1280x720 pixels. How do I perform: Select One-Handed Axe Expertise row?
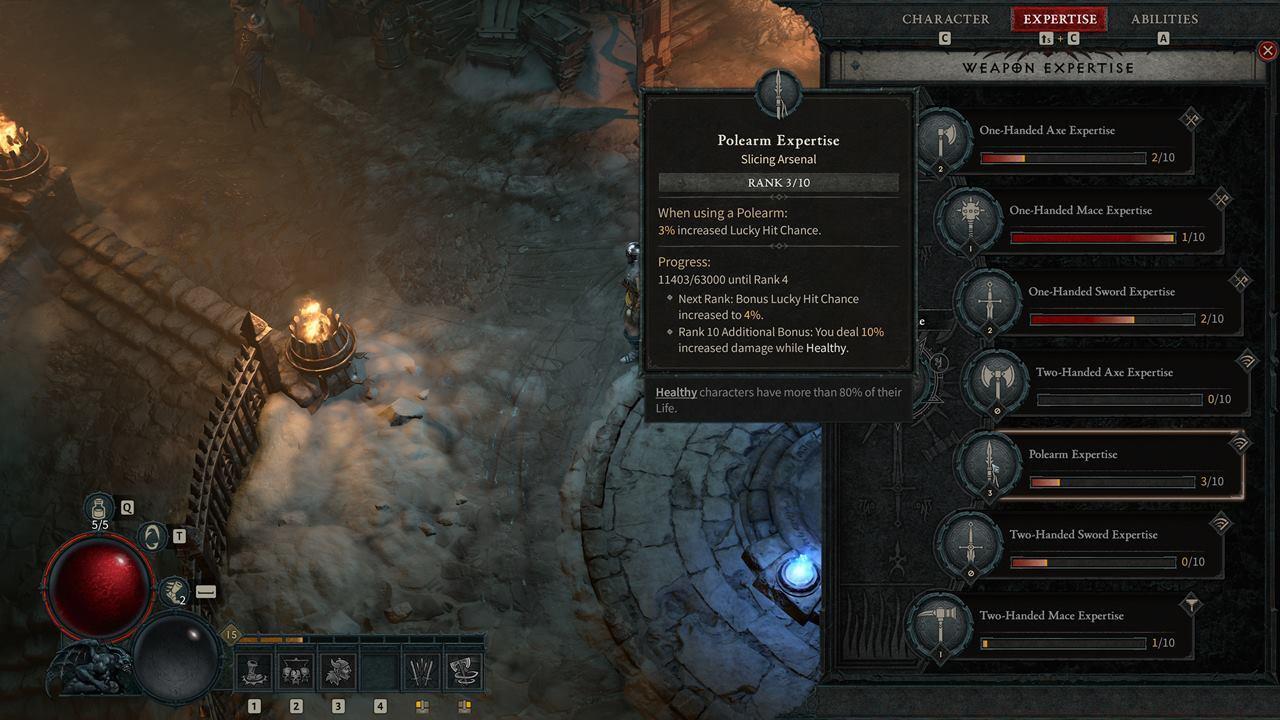pyautogui.click(x=1062, y=142)
